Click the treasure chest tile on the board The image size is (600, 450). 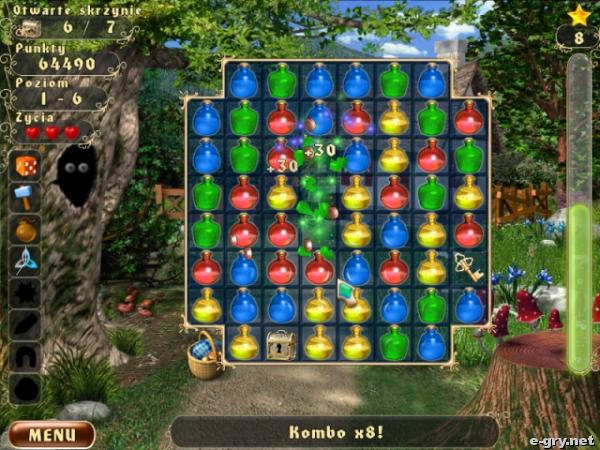click(281, 345)
